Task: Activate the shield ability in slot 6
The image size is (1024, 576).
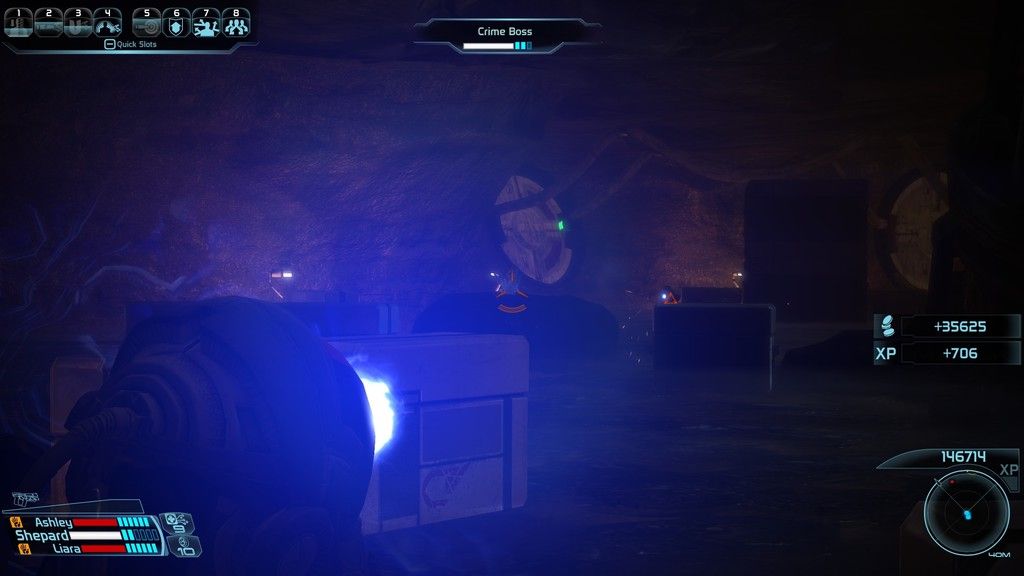Action: point(176,22)
